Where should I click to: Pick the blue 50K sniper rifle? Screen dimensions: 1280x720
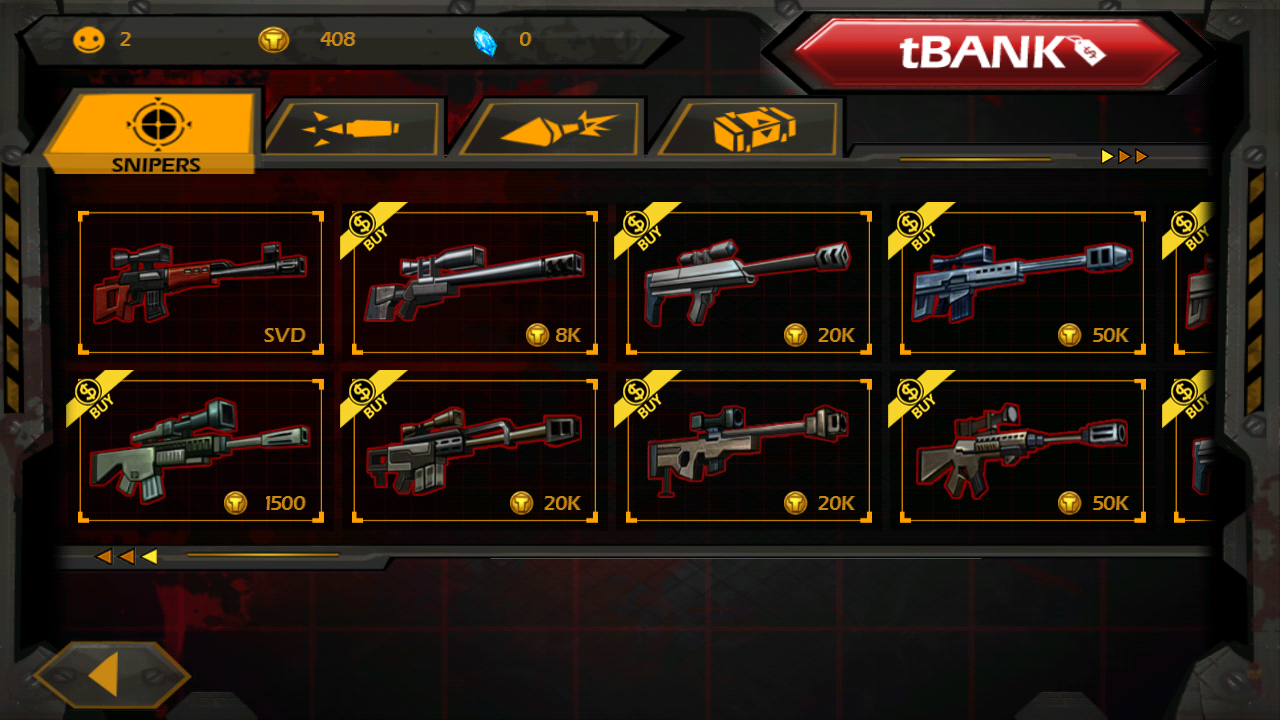(x=1023, y=282)
